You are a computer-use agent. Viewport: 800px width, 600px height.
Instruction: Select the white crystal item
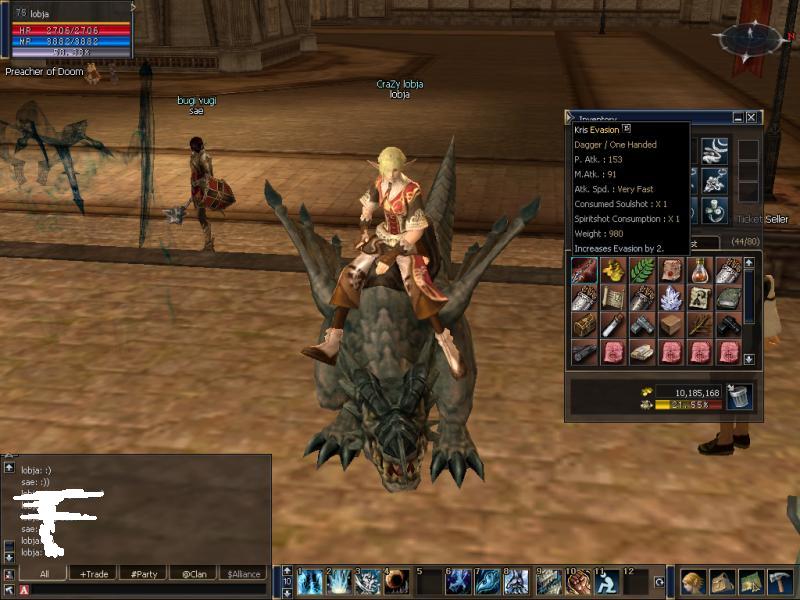point(670,298)
